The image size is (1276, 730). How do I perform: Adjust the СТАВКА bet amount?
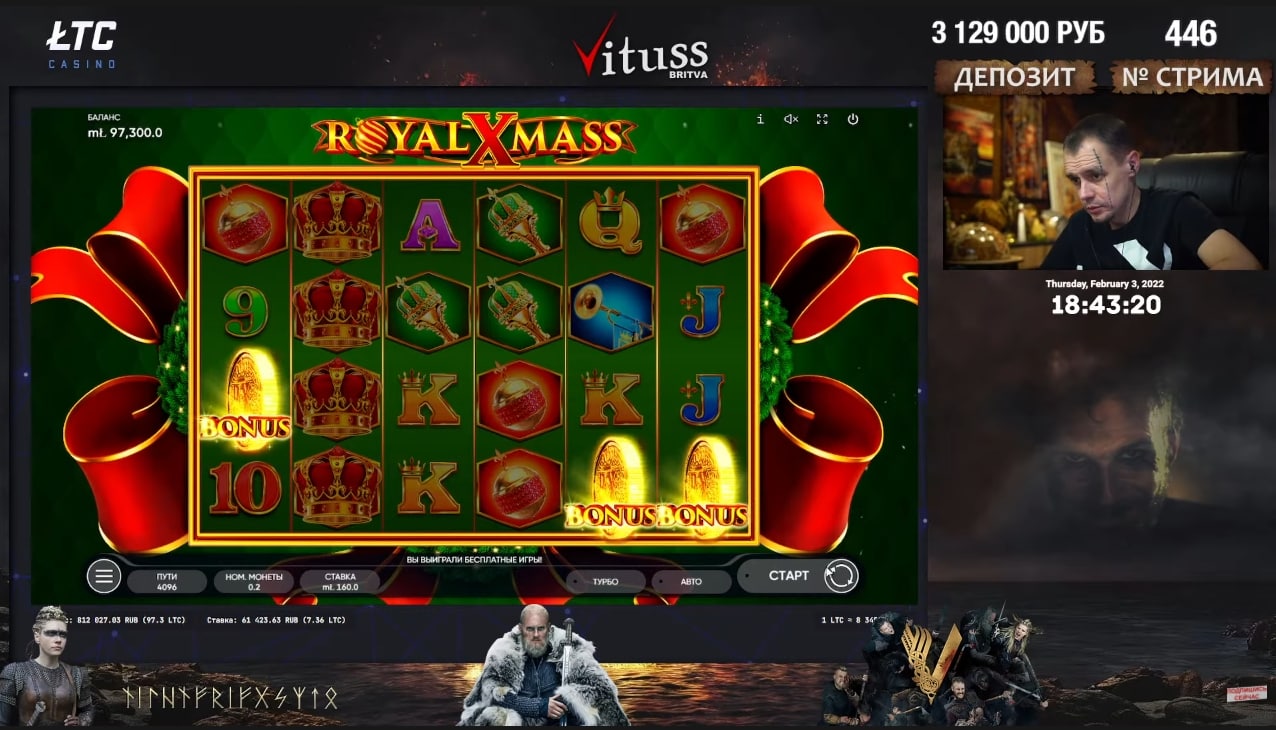340,582
